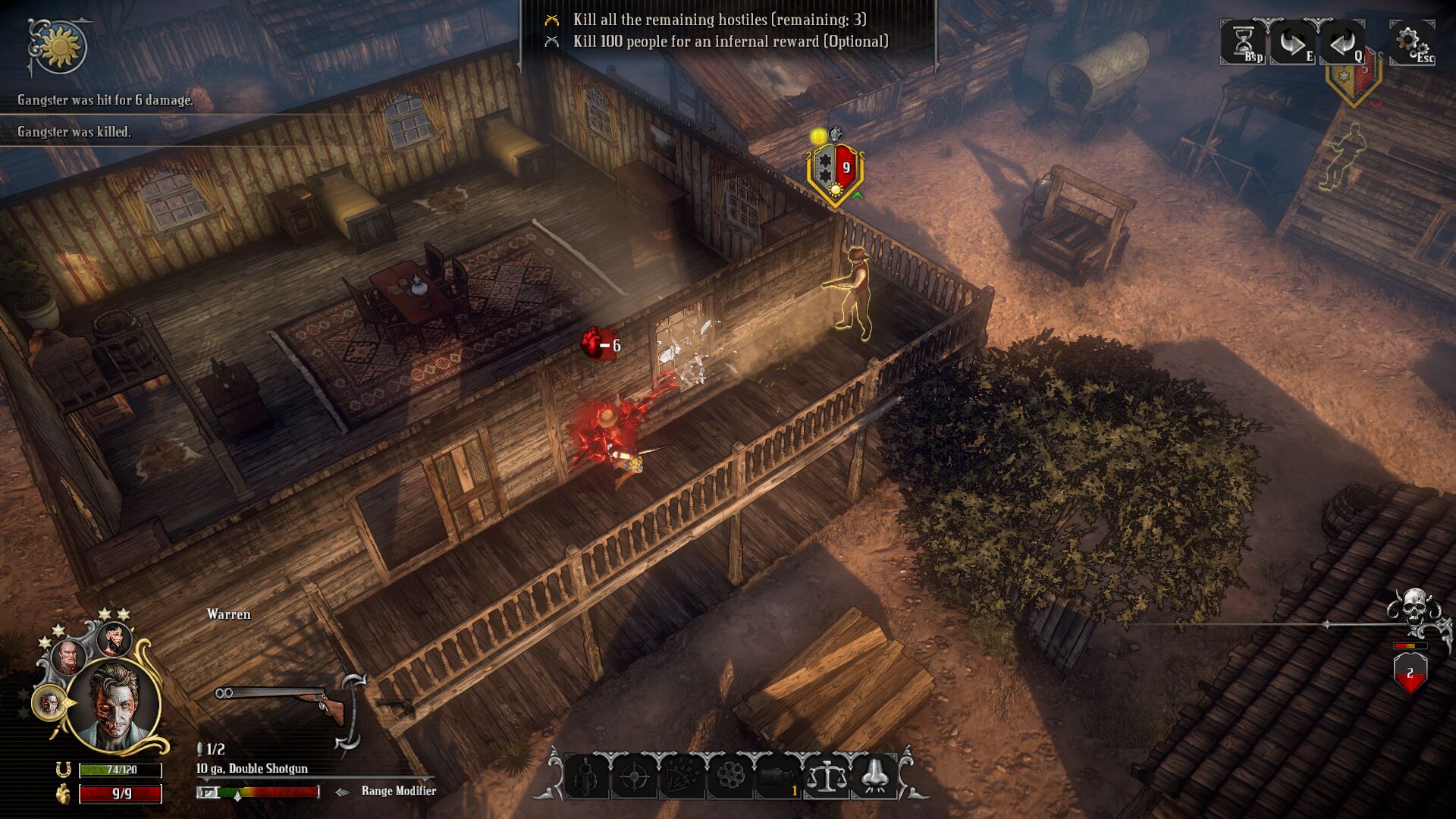The height and width of the screenshot is (819, 1456).
Task: Rotate camera using the left-curving arrow button
Action: (1341, 42)
